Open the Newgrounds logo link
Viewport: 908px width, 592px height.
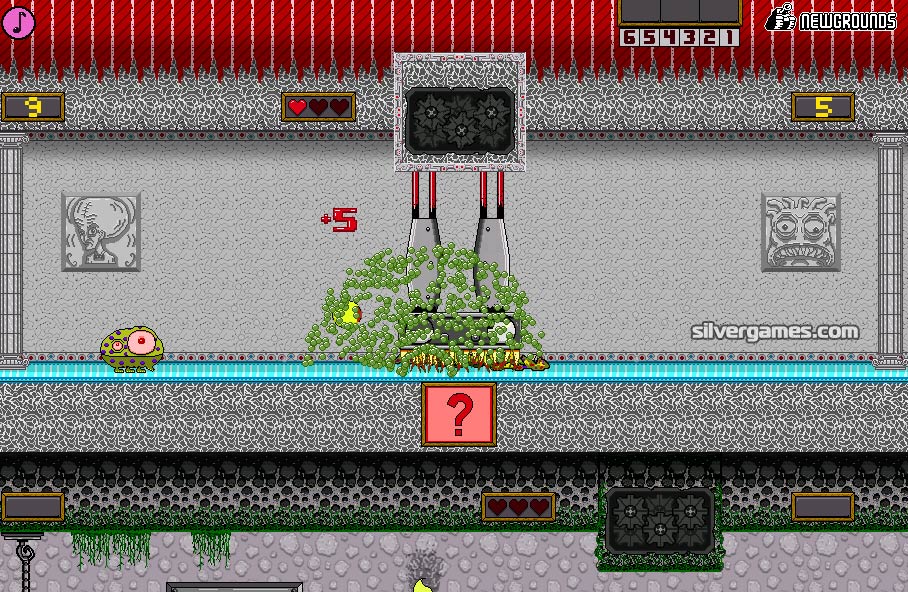831,20
